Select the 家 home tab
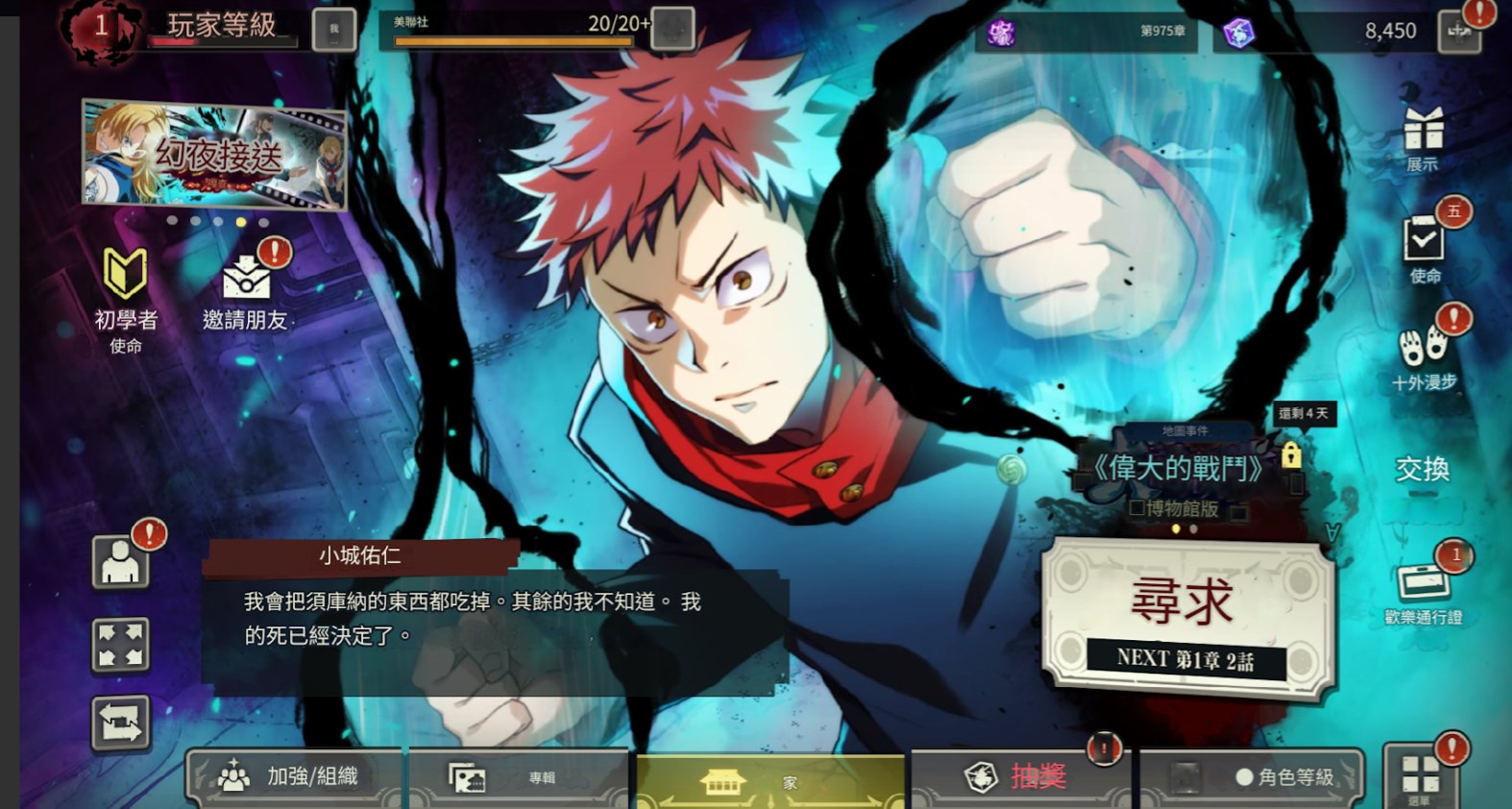Viewport: 1512px width, 809px height. pyautogui.click(x=768, y=781)
